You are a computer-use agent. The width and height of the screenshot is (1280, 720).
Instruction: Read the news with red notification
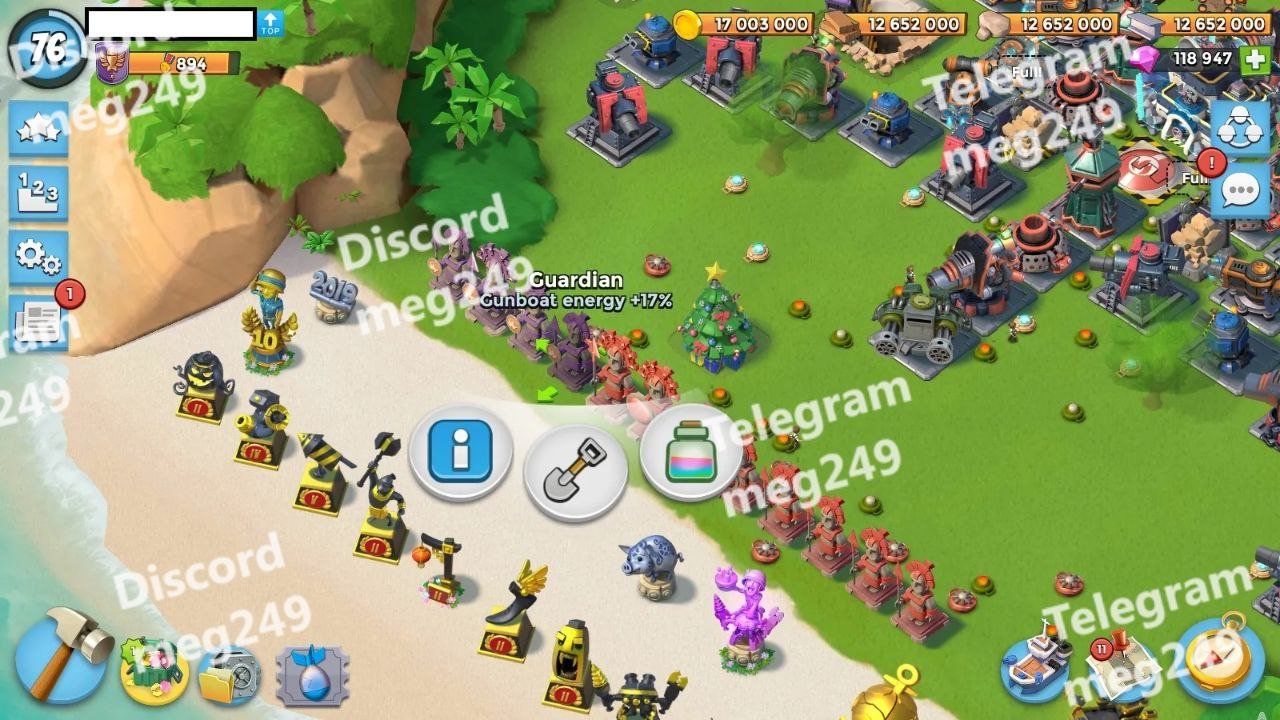[39, 321]
